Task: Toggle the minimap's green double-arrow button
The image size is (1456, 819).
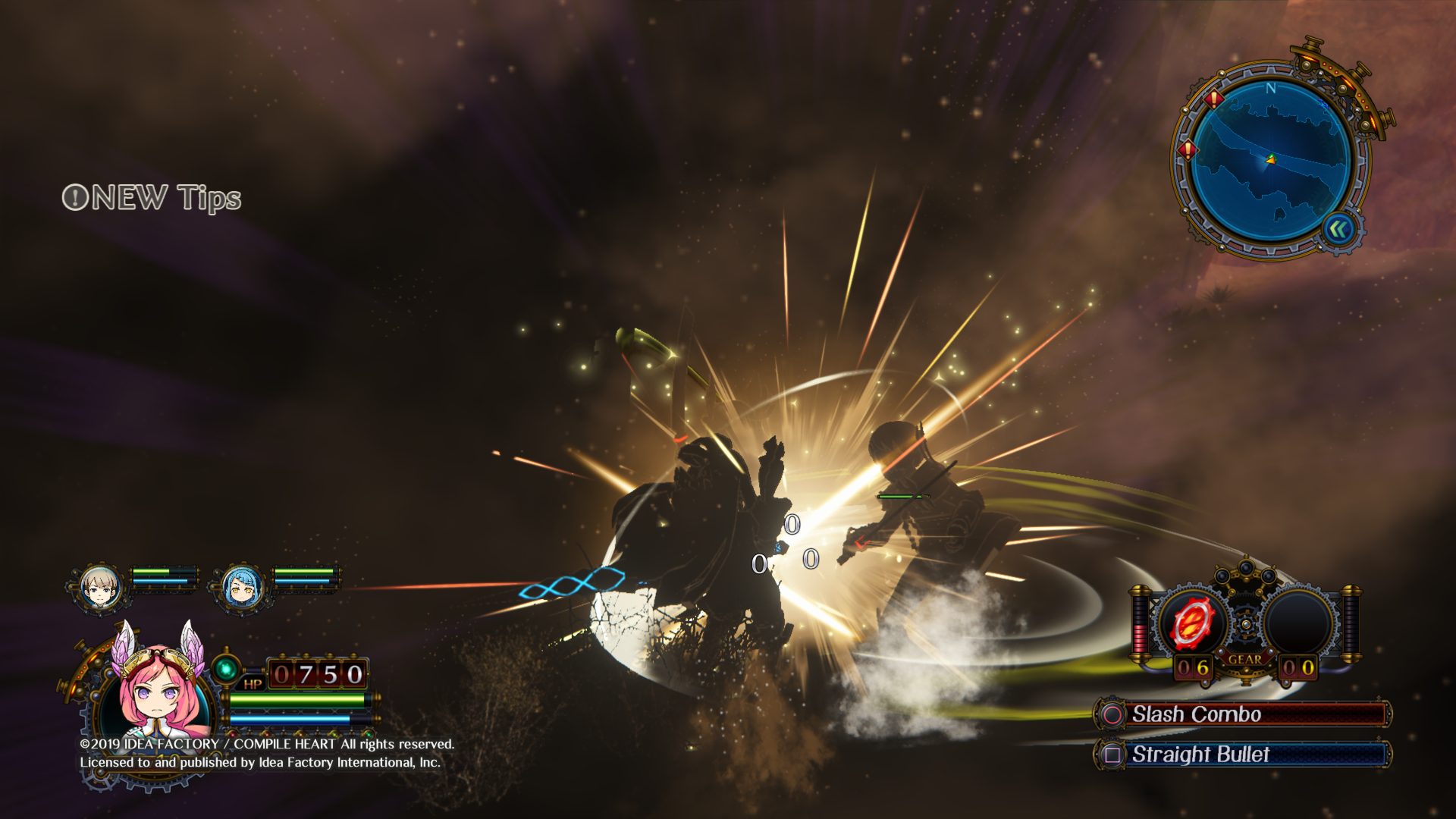Action: click(x=1338, y=229)
